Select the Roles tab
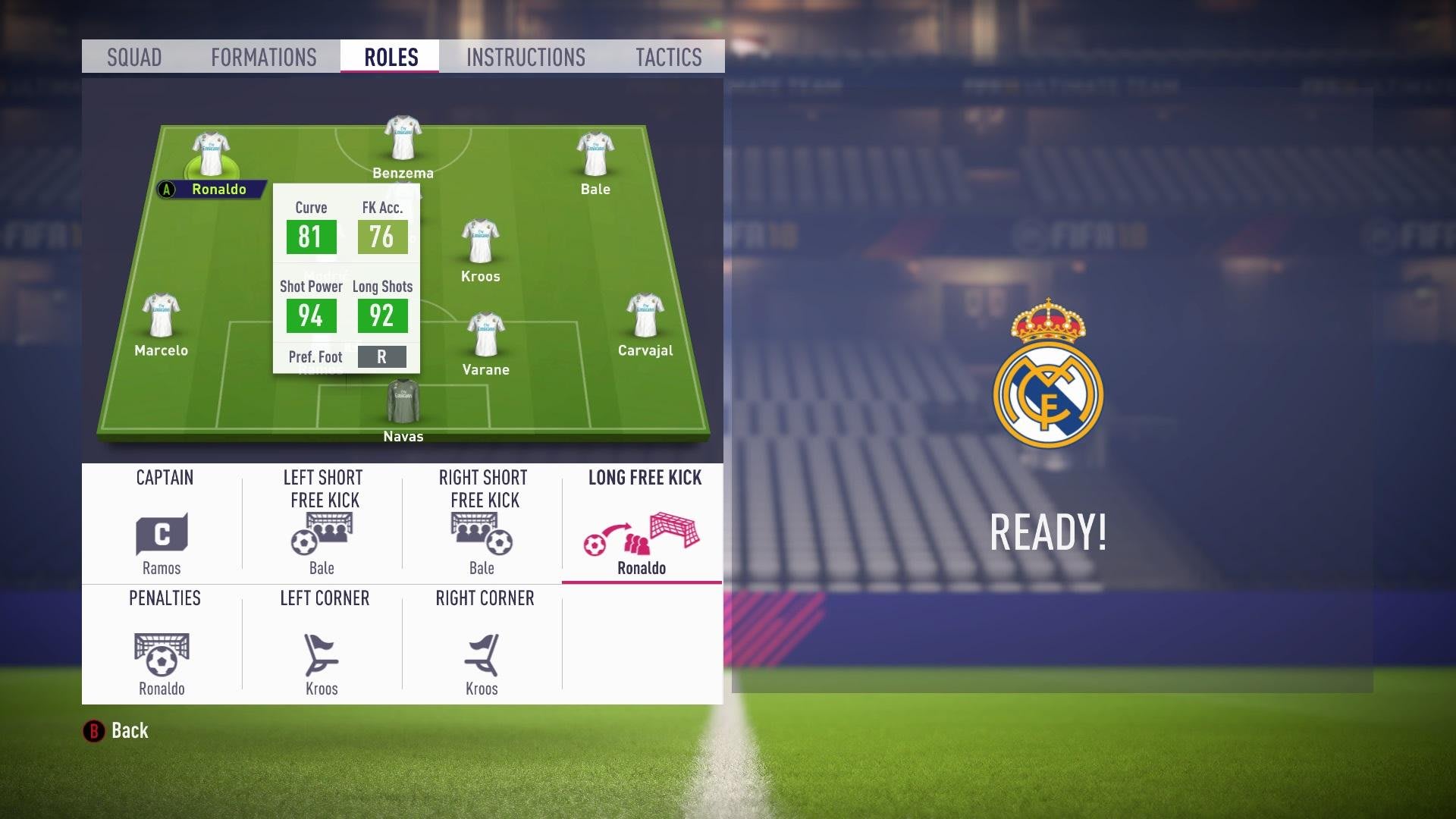1456x819 pixels. pos(391,57)
